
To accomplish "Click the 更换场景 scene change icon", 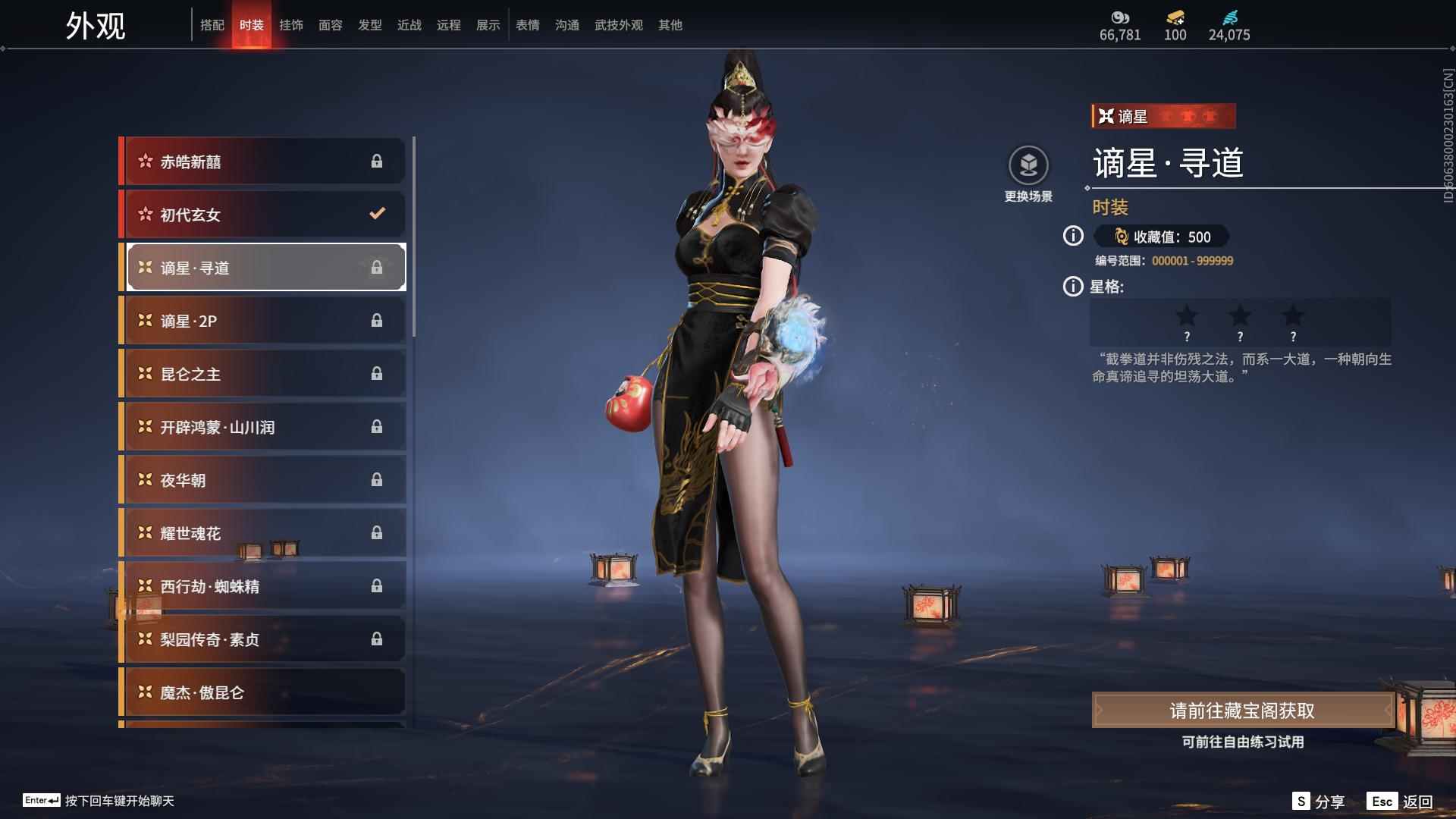I will coord(1028,165).
